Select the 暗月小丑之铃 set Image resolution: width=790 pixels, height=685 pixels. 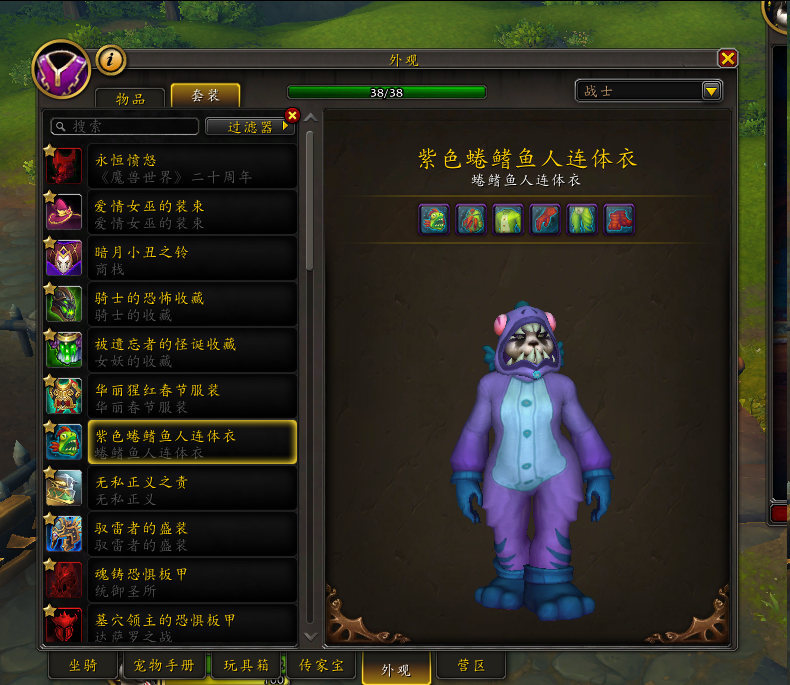[170, 258]
